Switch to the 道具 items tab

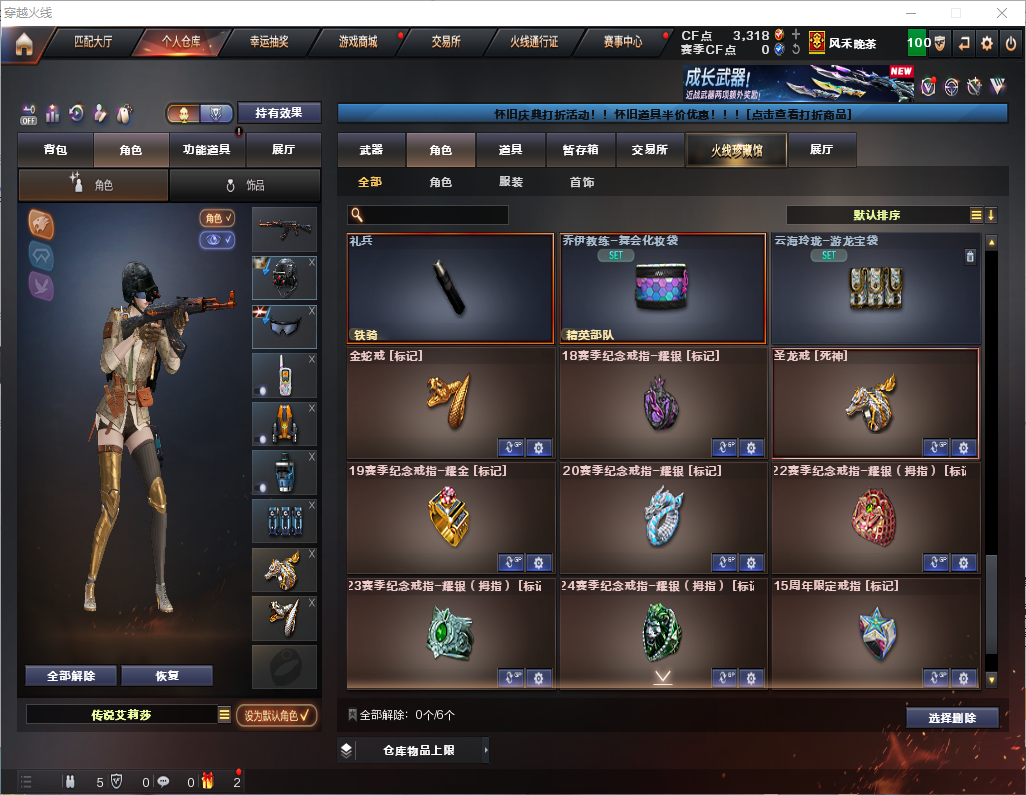[511, 150]
